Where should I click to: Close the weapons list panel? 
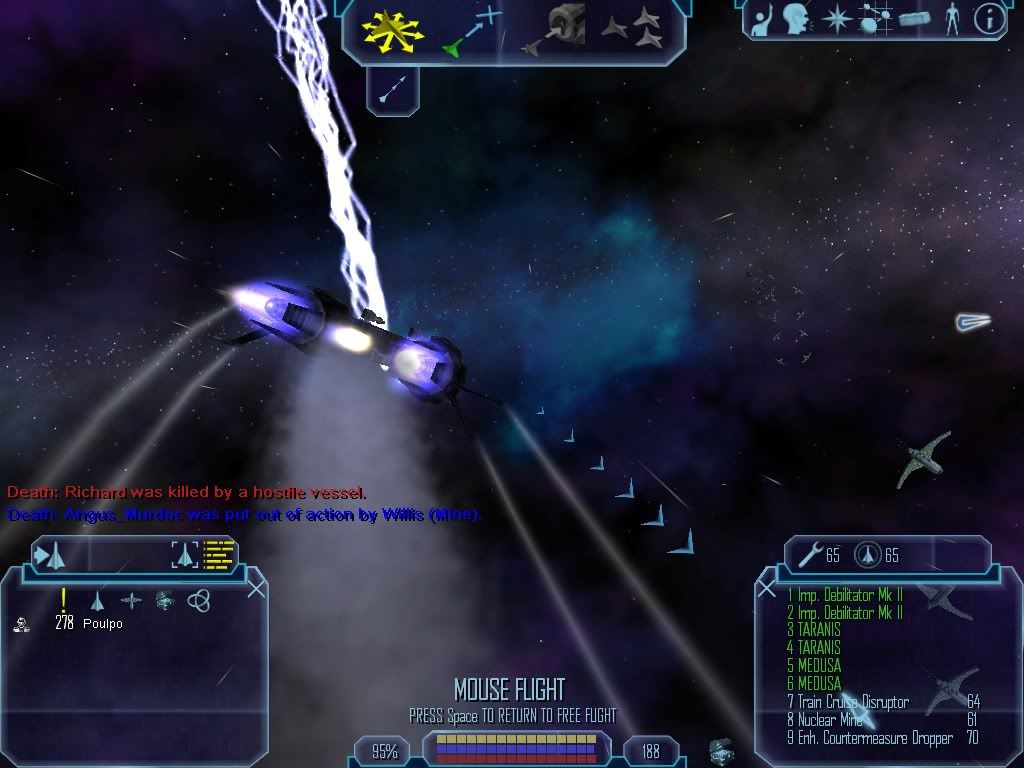767,589
